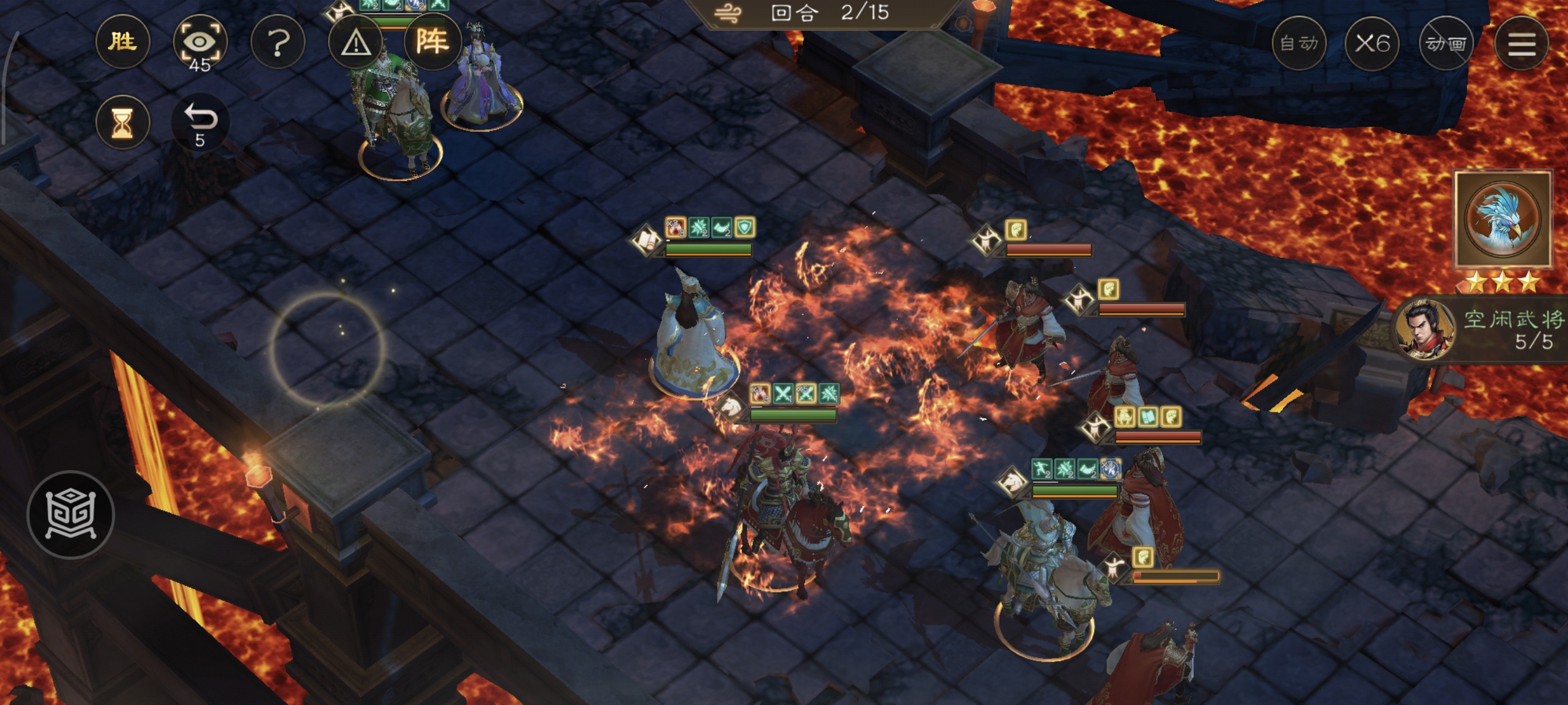Open the question mark help button

coord(278,43)
